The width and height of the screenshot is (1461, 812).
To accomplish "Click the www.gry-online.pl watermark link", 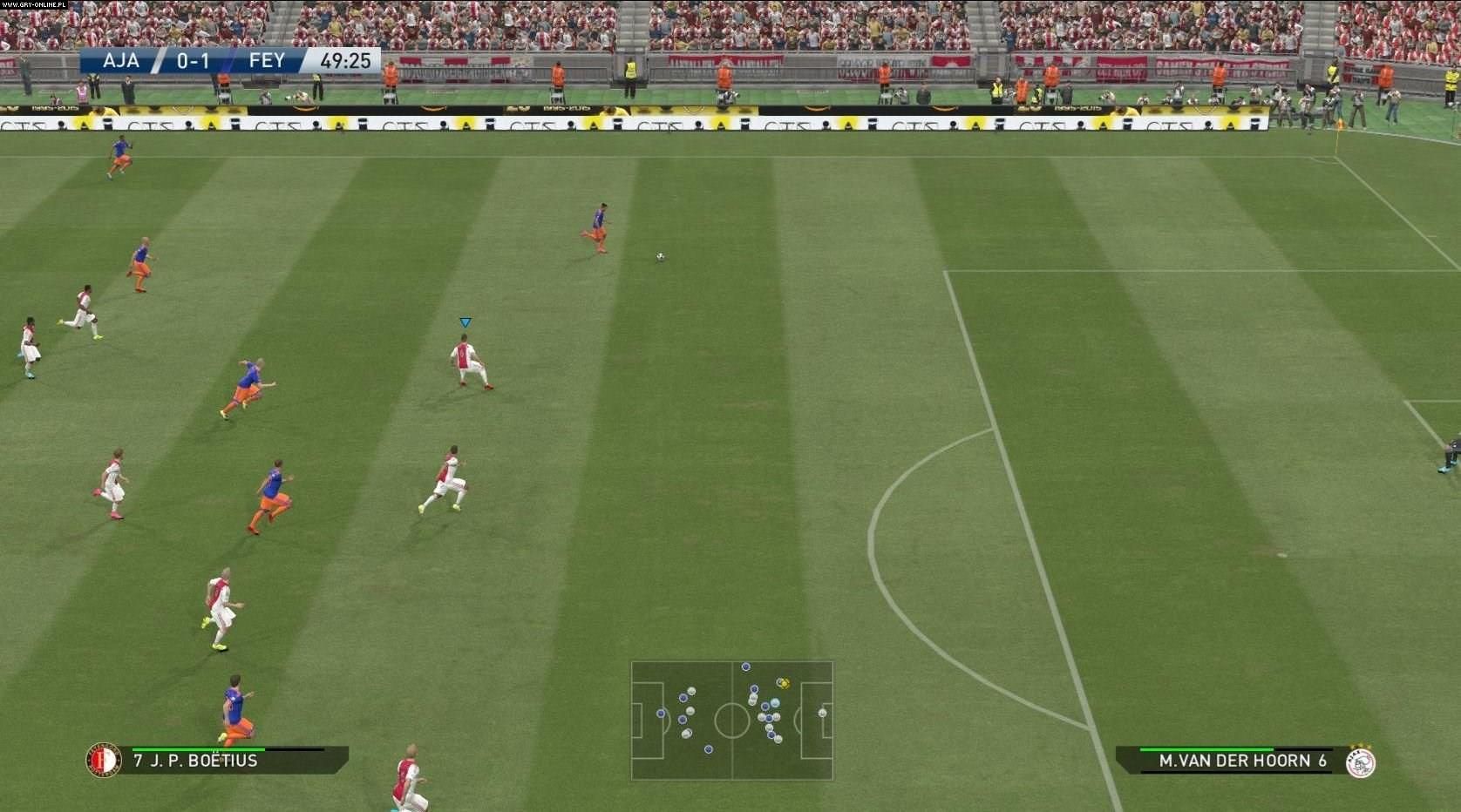I will (35, 6).
